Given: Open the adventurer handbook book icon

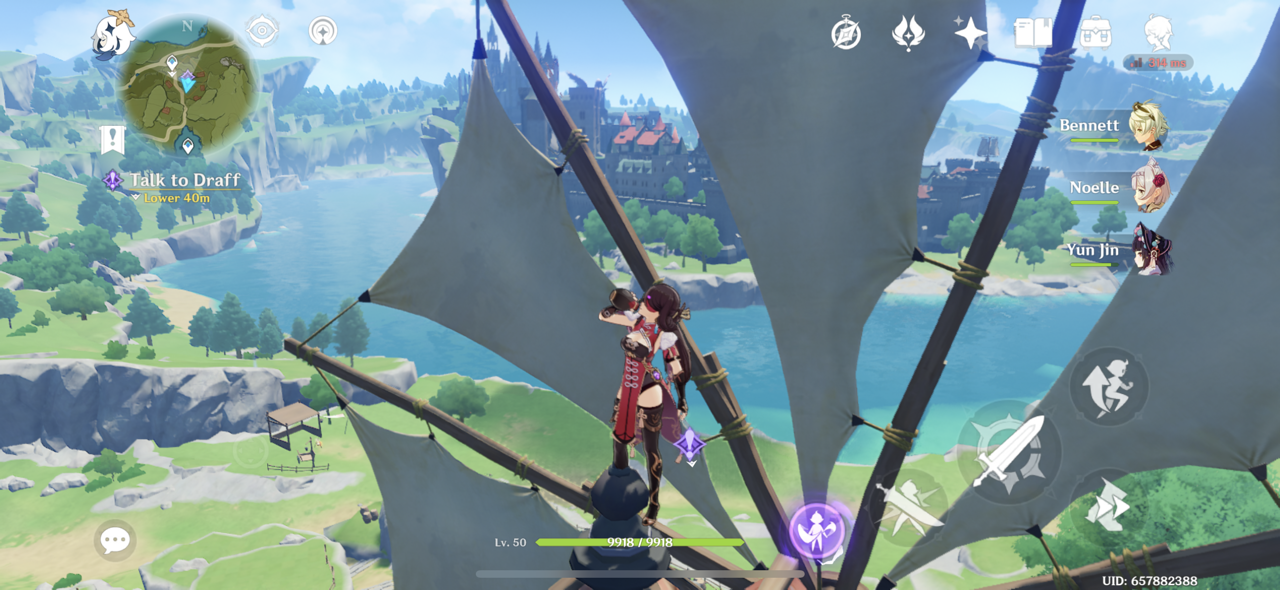Looking at the screenshot, I should click(x=1033, y=33).
